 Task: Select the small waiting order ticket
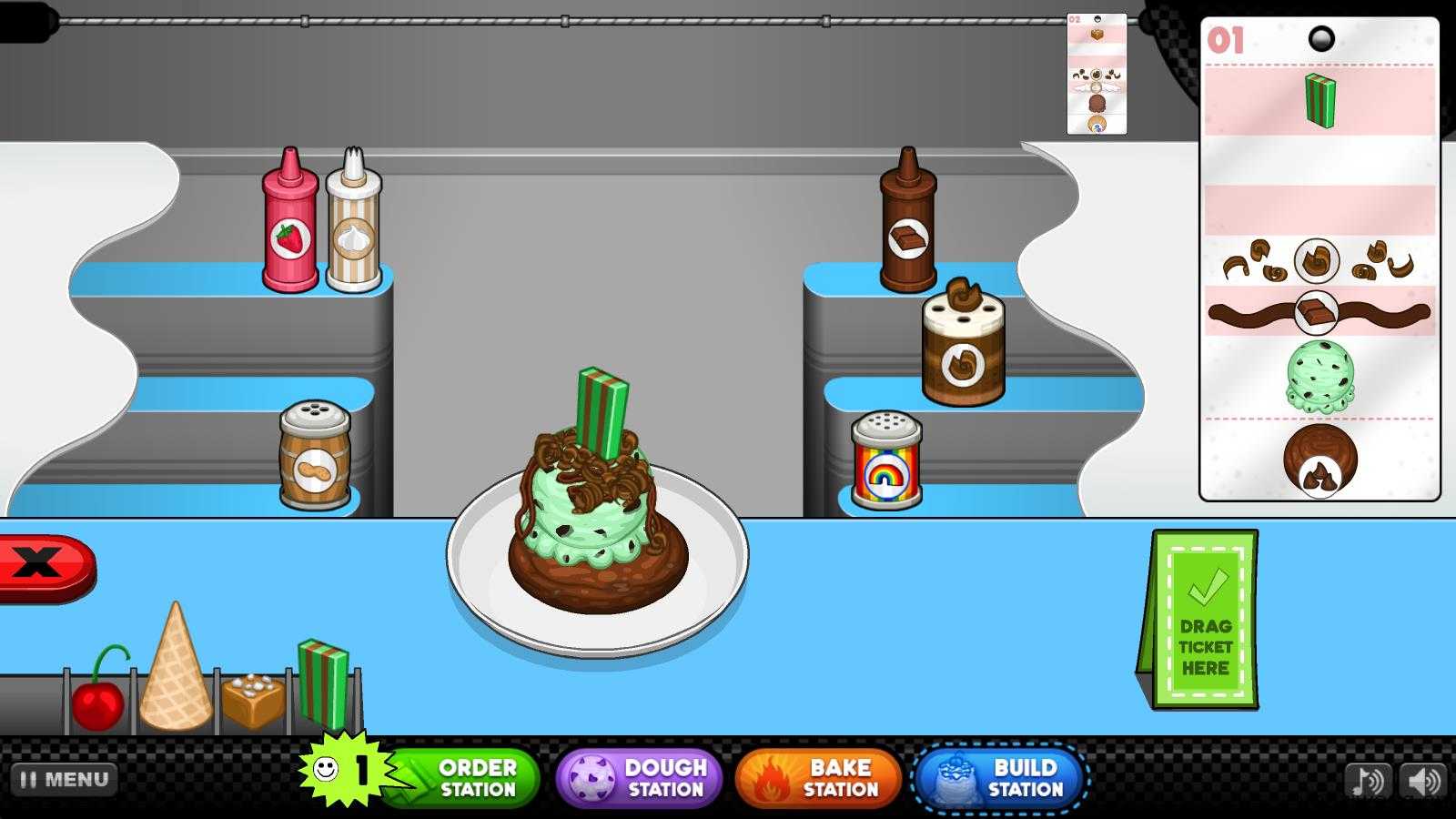[x=1097, y=75]
